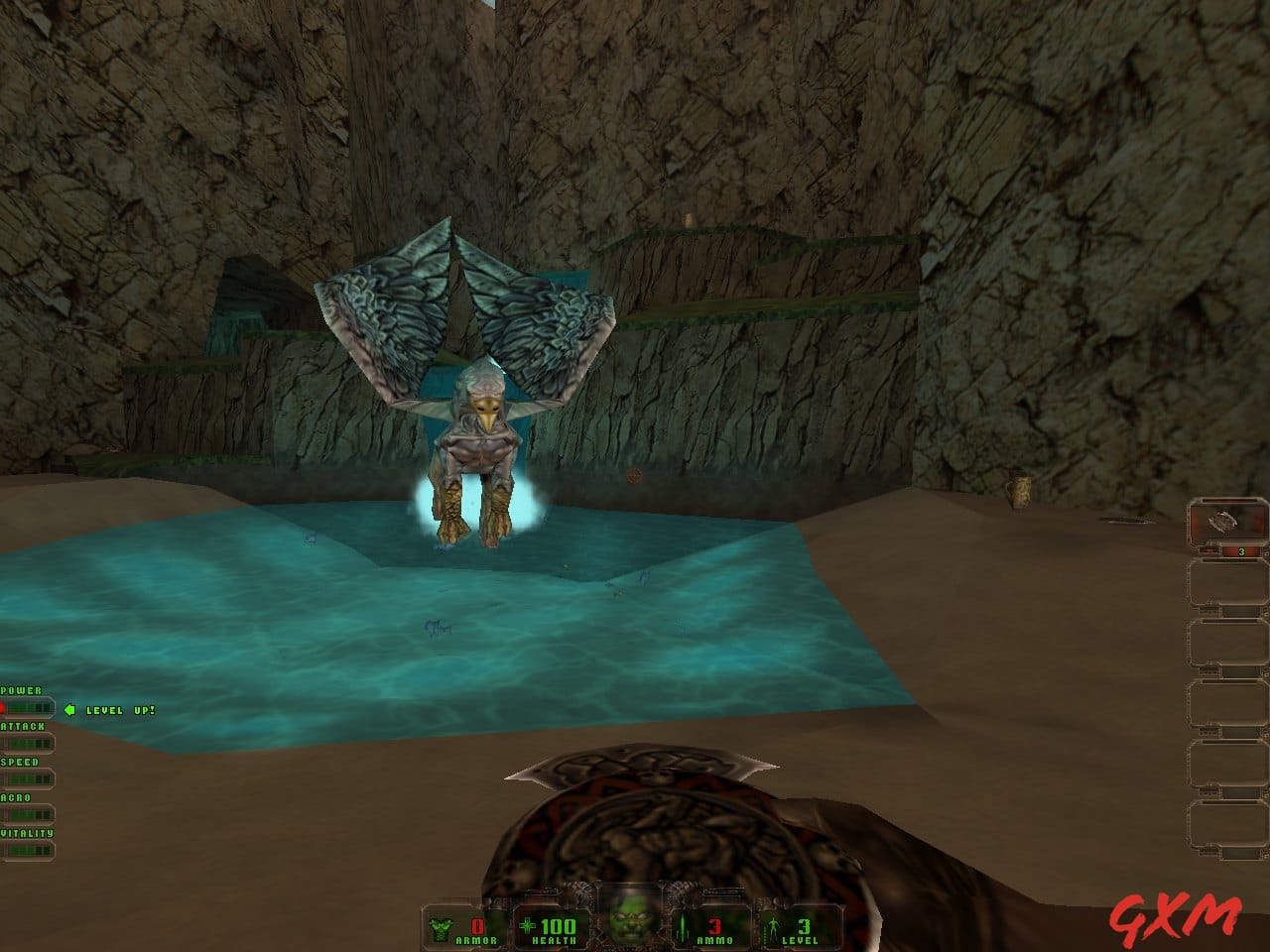1270x952 pixels.
Task: Click the armor chestplate icon in the HUD
Action: 441,925
